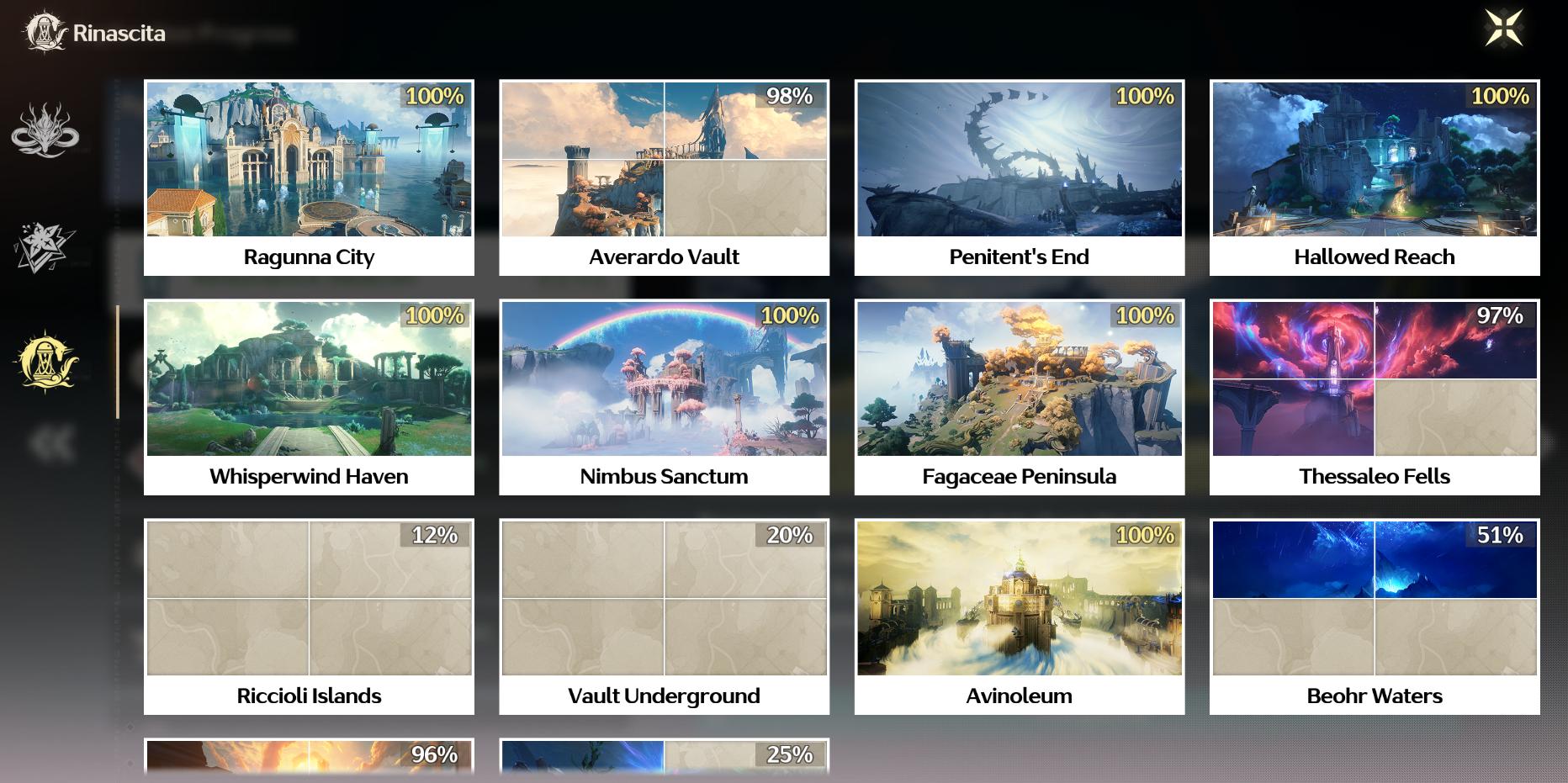Select the golden Rinascita region tab
The width and height of the screenshot is (1568, 783).
pyautogui.click(x=45, y=362)
